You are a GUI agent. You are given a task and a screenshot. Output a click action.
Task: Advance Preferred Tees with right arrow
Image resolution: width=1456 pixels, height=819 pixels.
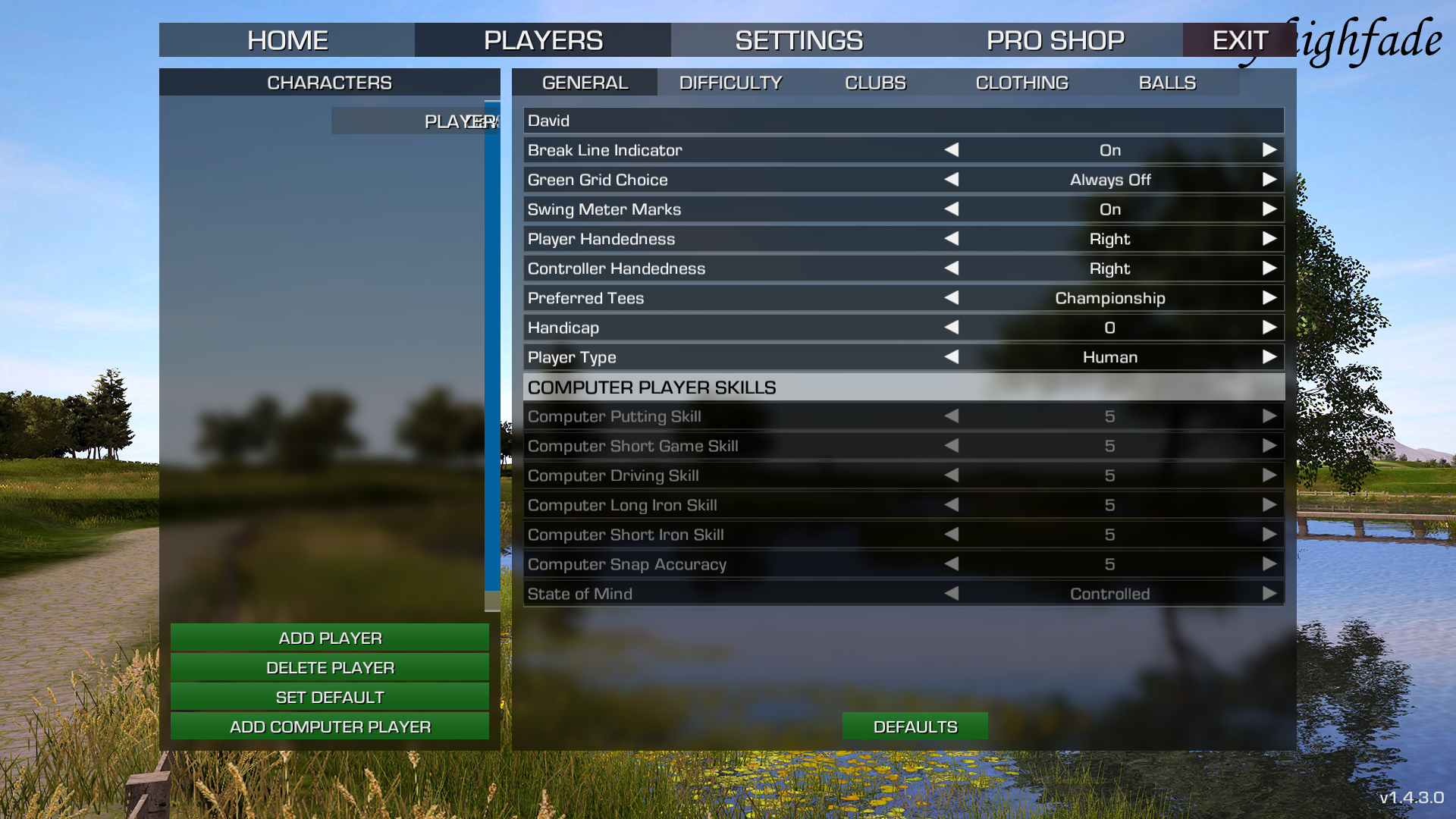tap(1269, 298)
